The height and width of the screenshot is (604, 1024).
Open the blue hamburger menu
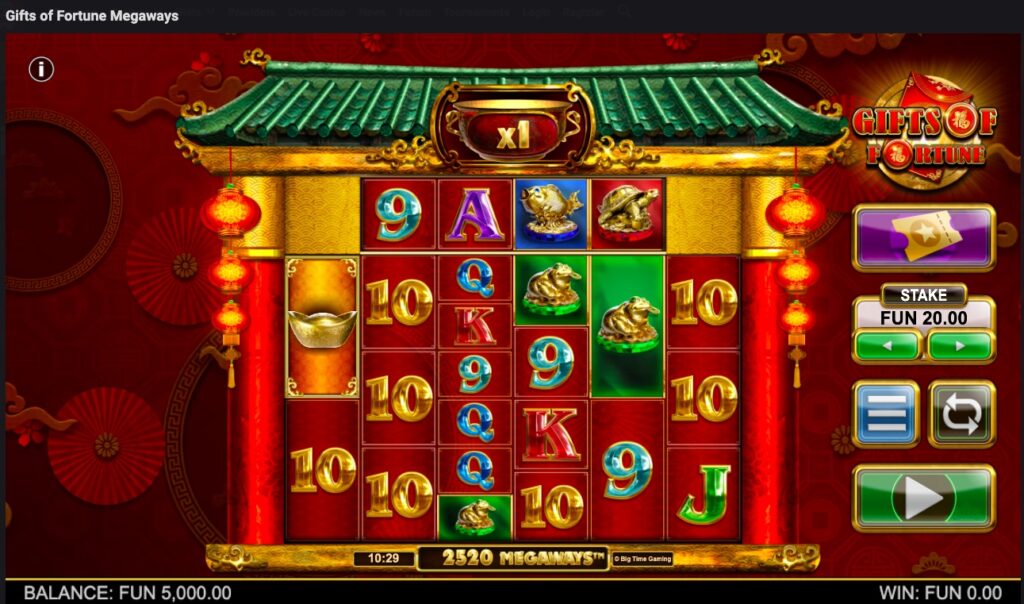click(x=885, y=413)
